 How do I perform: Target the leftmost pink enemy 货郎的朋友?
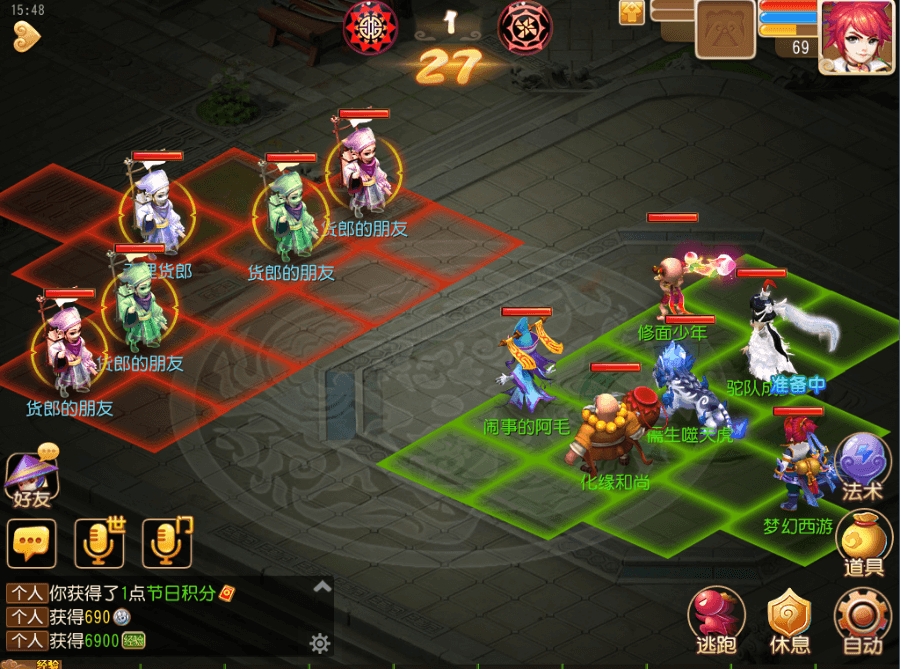[x=68, y=350]
